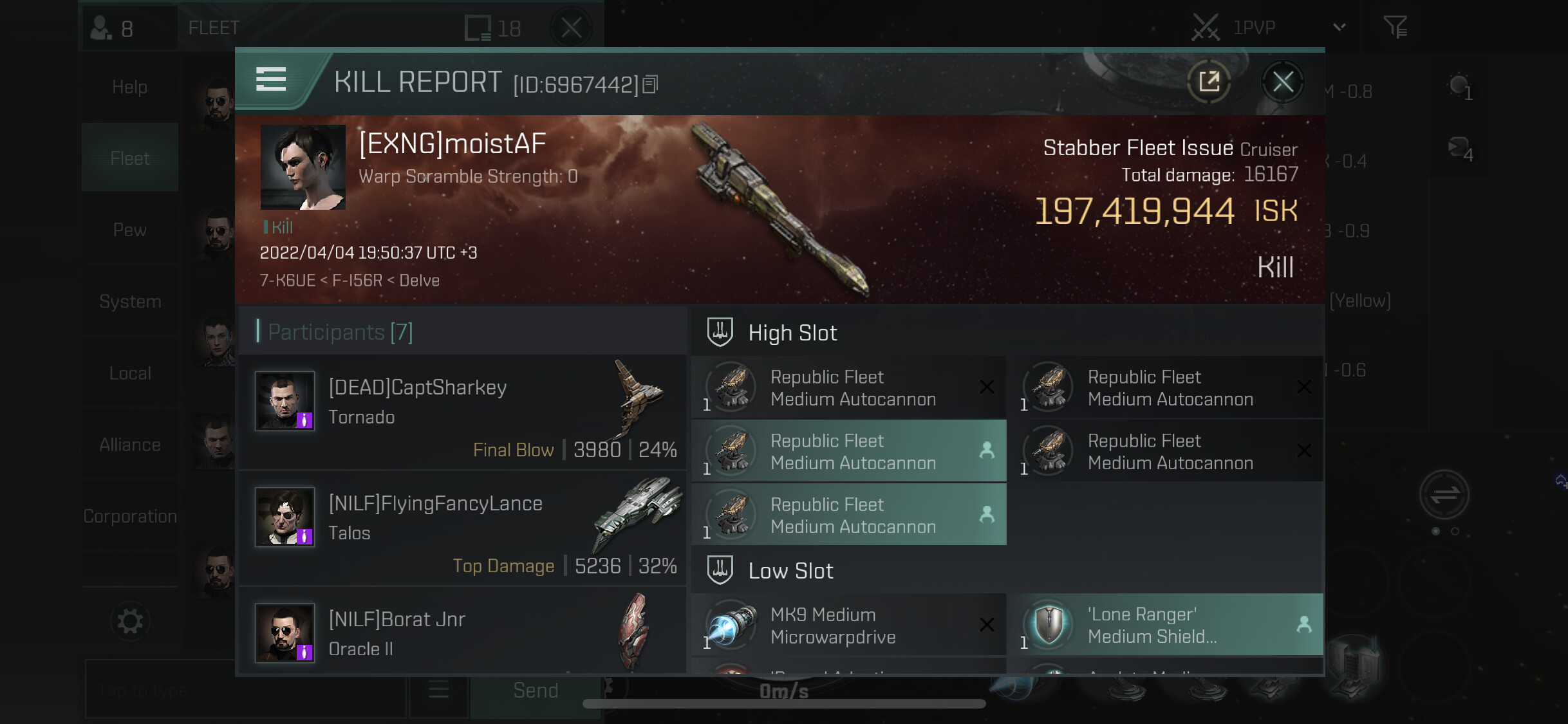Screen dimensions: 1568x724
Task: View moistAF's character portrait
Action: click(303, 167)
